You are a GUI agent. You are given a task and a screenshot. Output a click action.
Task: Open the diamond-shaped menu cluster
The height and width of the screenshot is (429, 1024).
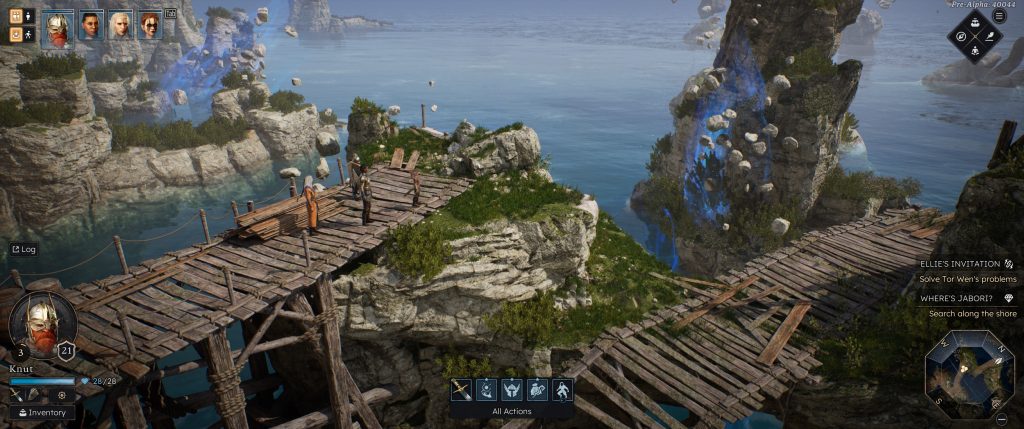[x=975, y=37]
